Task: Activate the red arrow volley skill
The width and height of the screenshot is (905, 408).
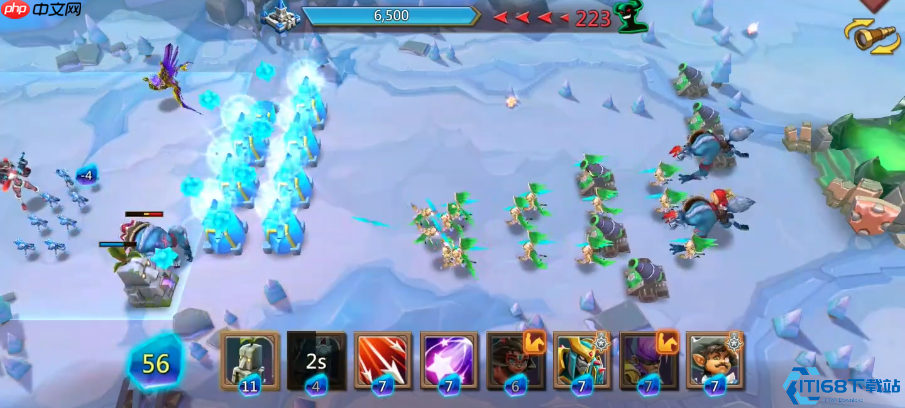Action: [383, 360]
